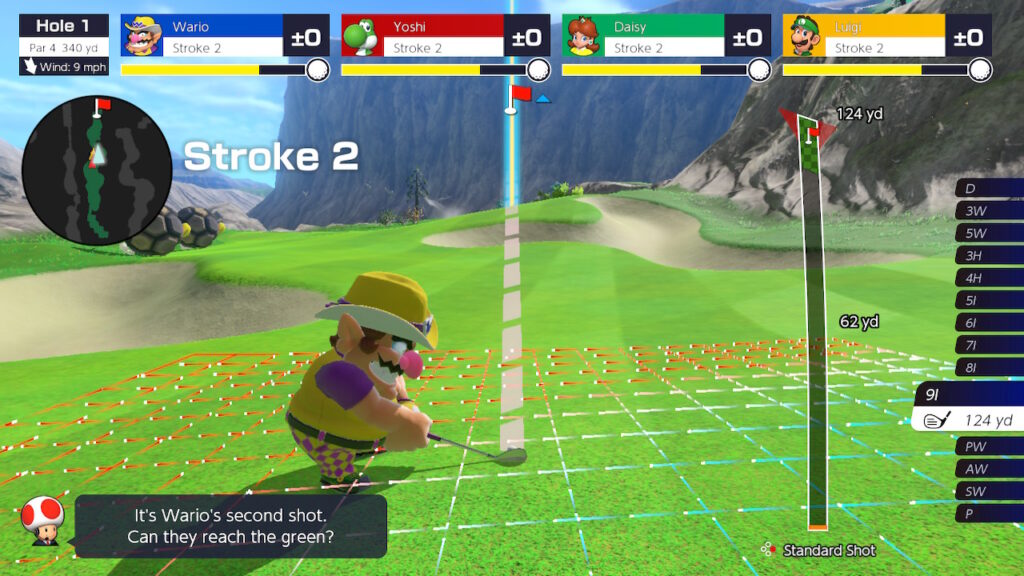
Task: Choose the 3W club
Action: [988, 211]
